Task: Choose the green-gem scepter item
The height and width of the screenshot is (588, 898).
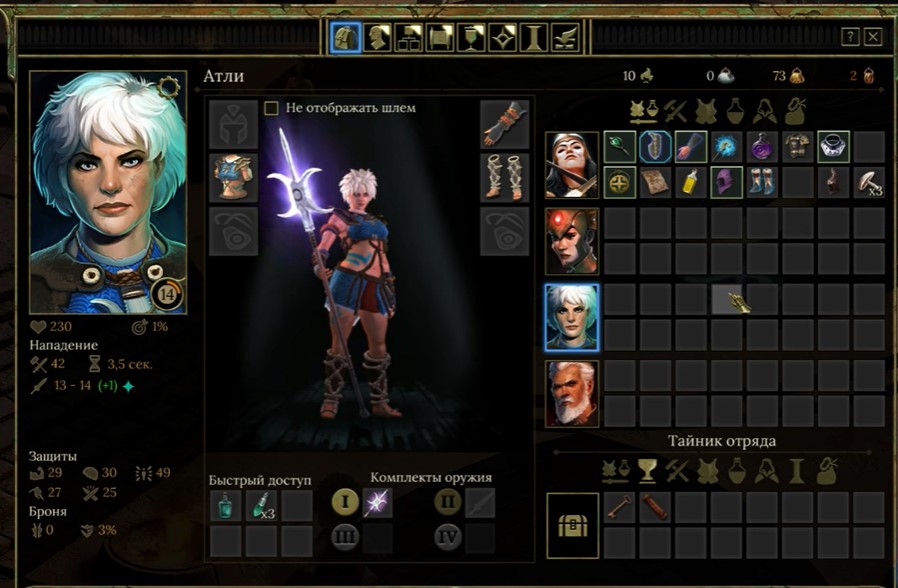Action: point(619,147)
